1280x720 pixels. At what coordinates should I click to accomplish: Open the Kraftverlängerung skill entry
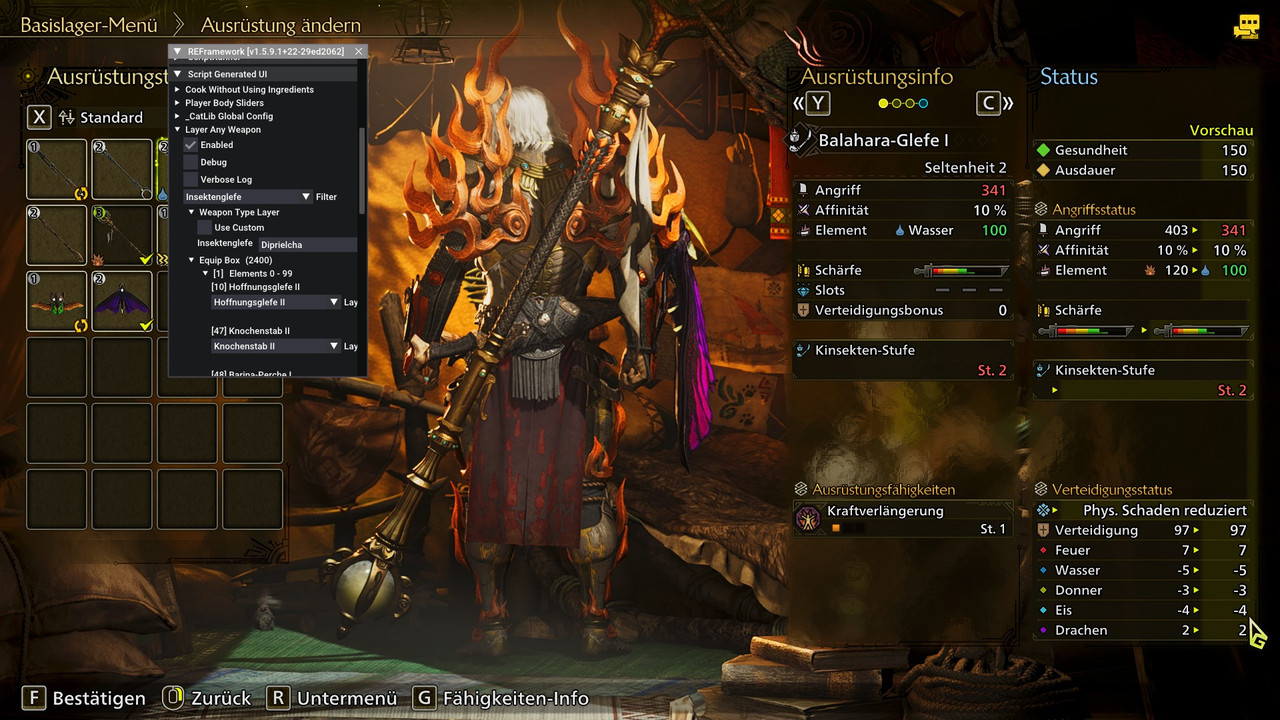(900, 519)
